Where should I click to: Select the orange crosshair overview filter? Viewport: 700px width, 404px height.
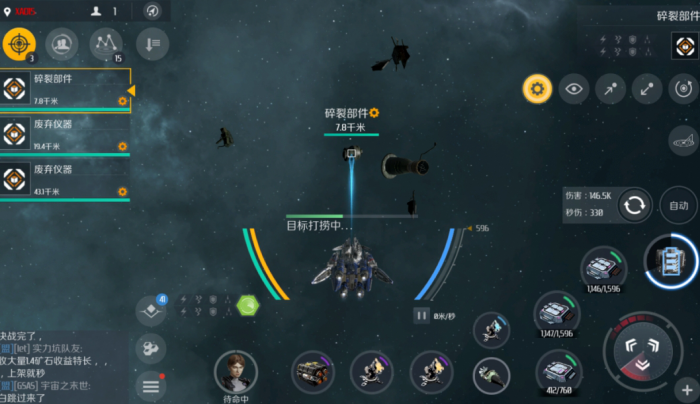(19, 43)
